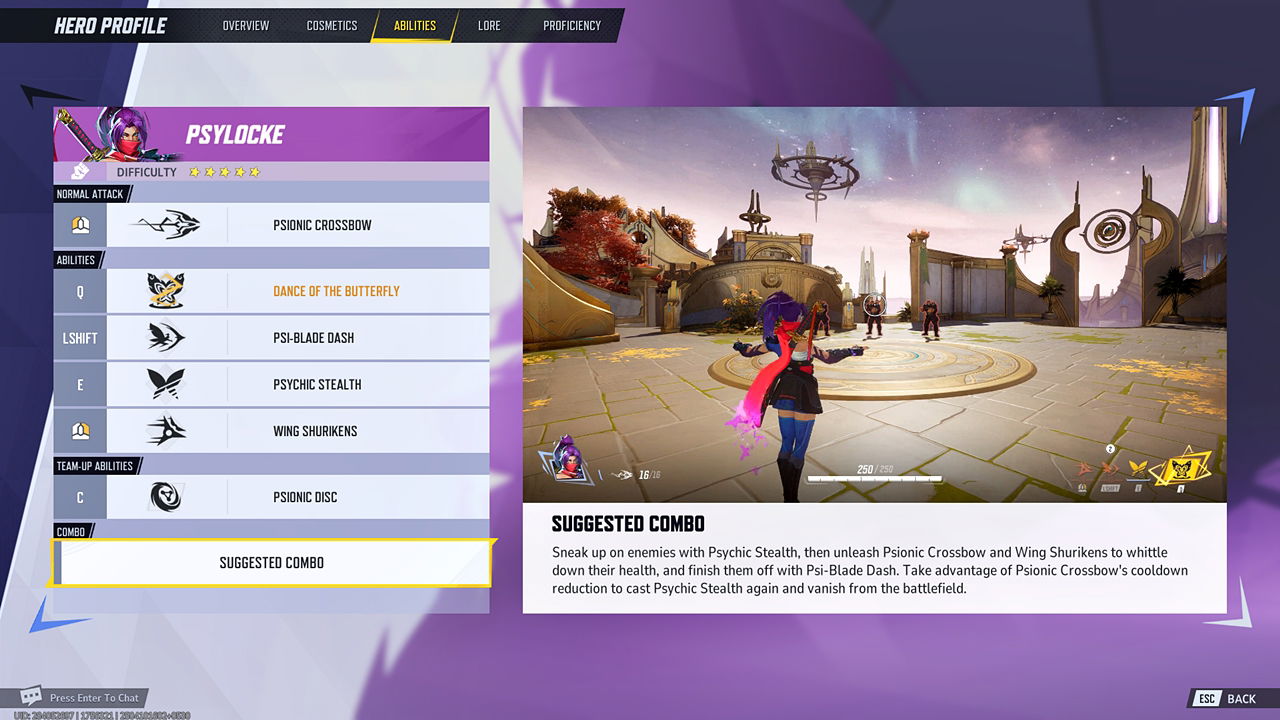Switch to the Lore tab
This screenshot has height=720, width=1280.
pyautogui.click(x=489, y=25)
